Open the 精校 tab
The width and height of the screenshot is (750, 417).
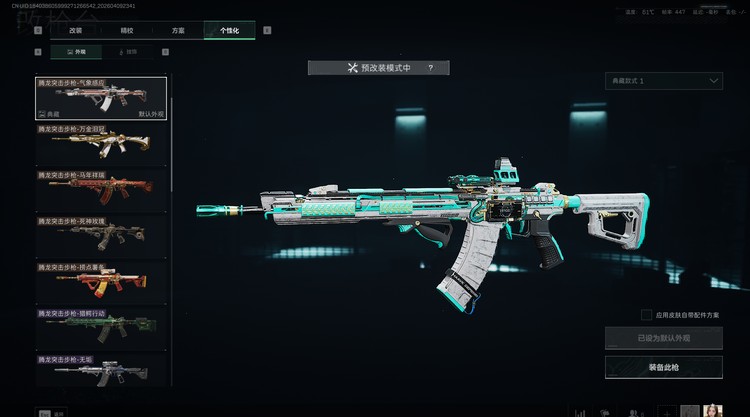125,31
